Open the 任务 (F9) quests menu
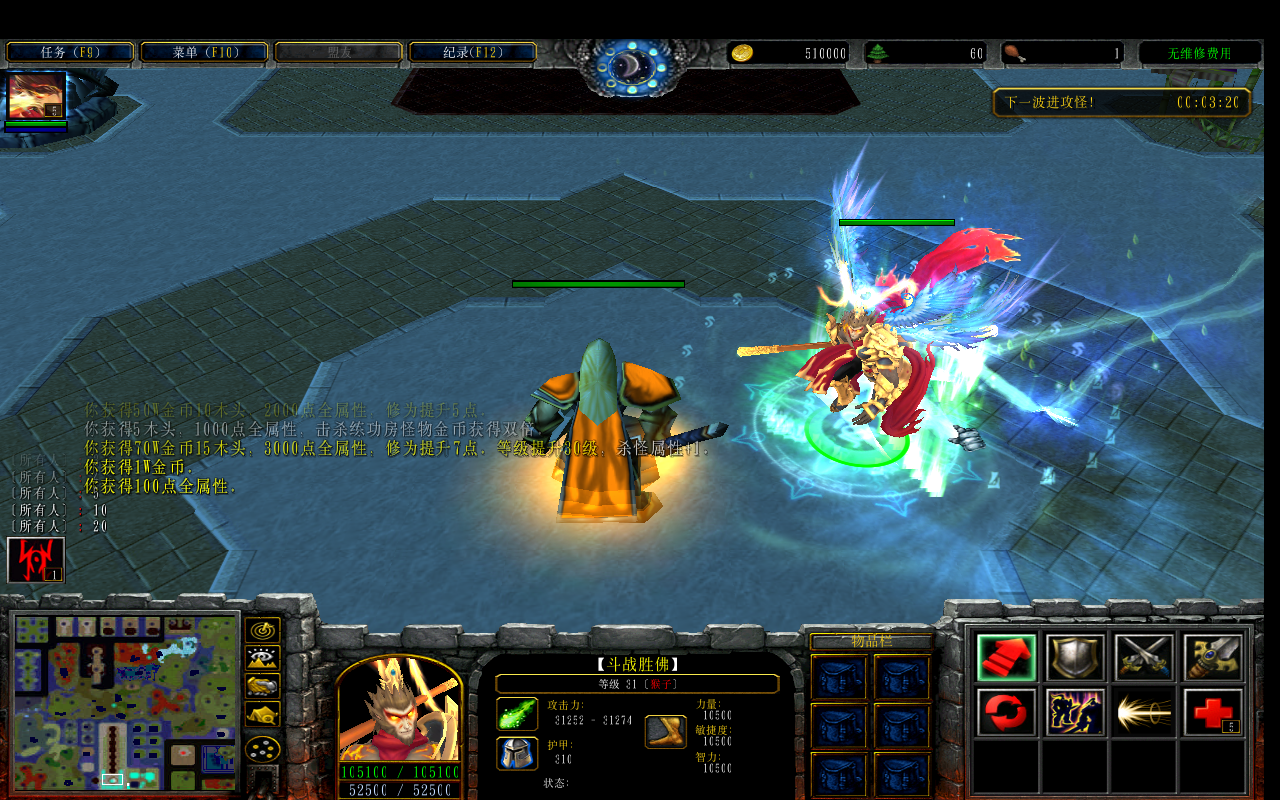This screenshot has height=800, width=1280. tap(70, 52)
